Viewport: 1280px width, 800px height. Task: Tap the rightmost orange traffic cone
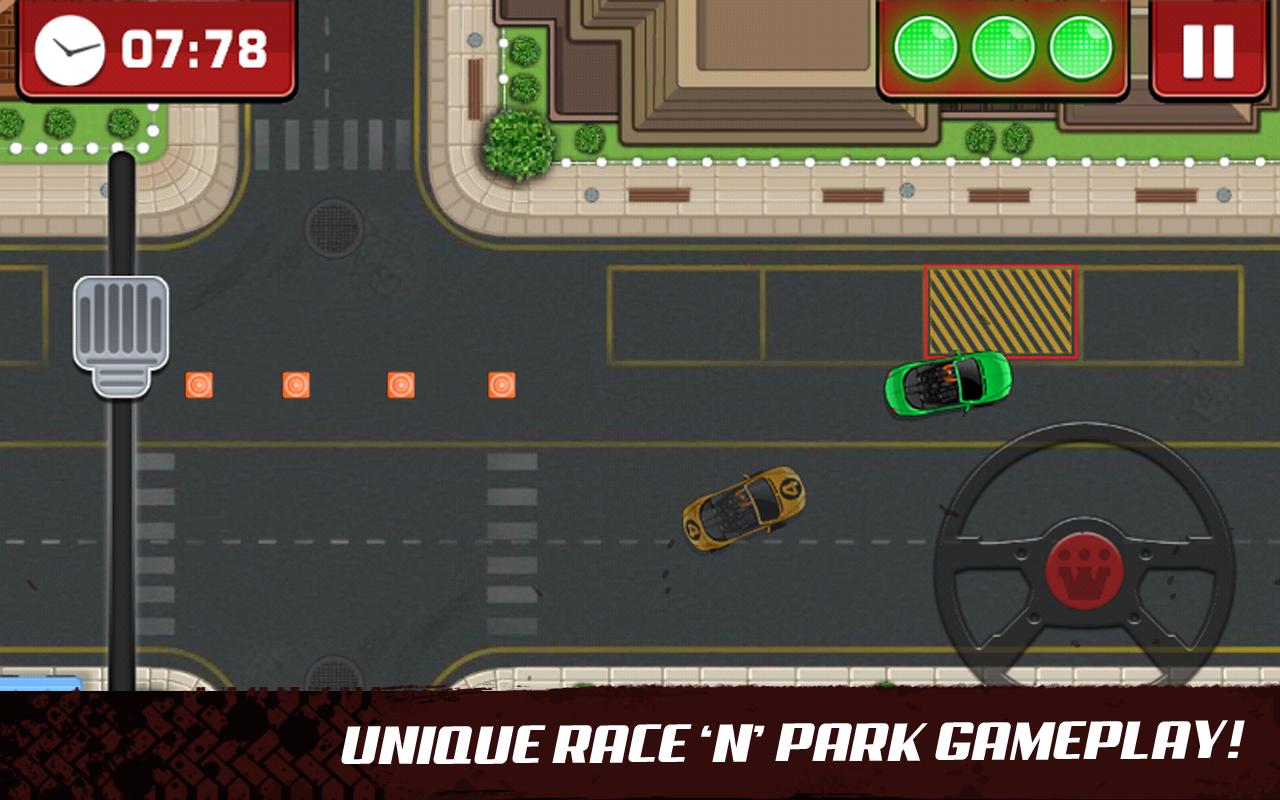(501, 385)
